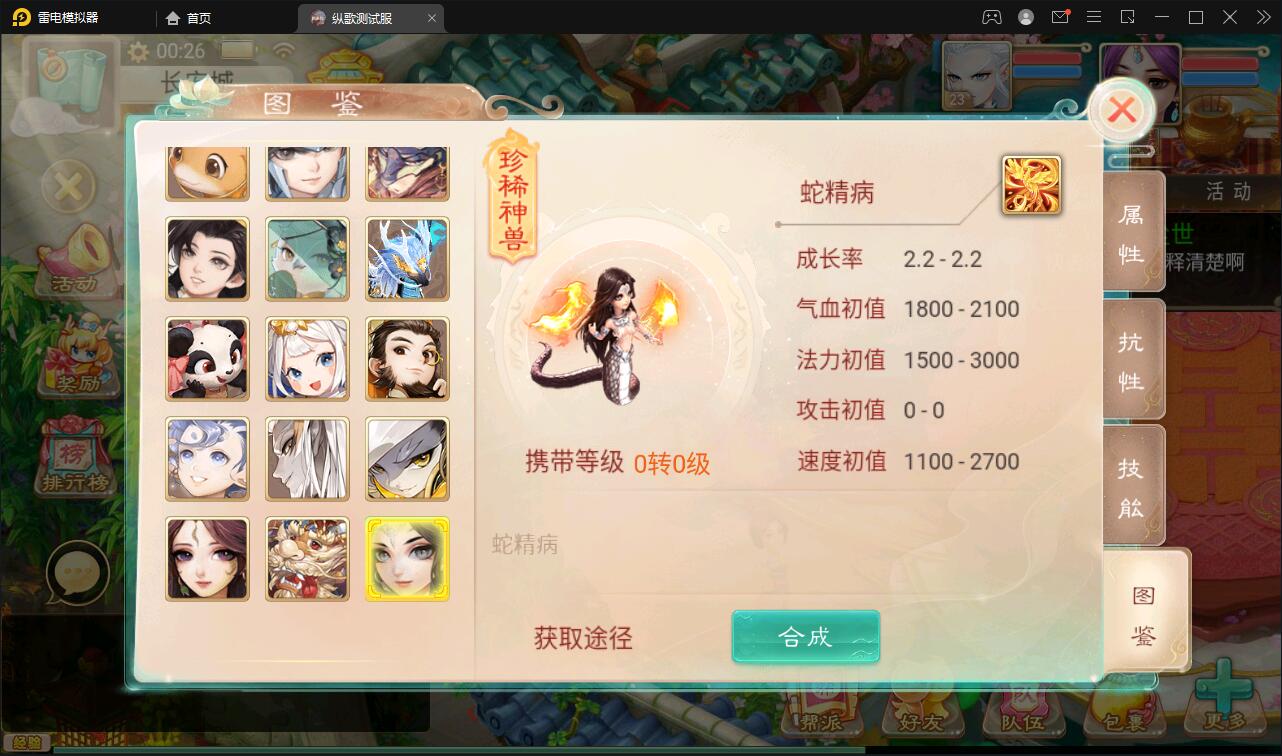Select the gold-bordered pet portrait in the grid
Screen dimensions: 1282x756
407,559
